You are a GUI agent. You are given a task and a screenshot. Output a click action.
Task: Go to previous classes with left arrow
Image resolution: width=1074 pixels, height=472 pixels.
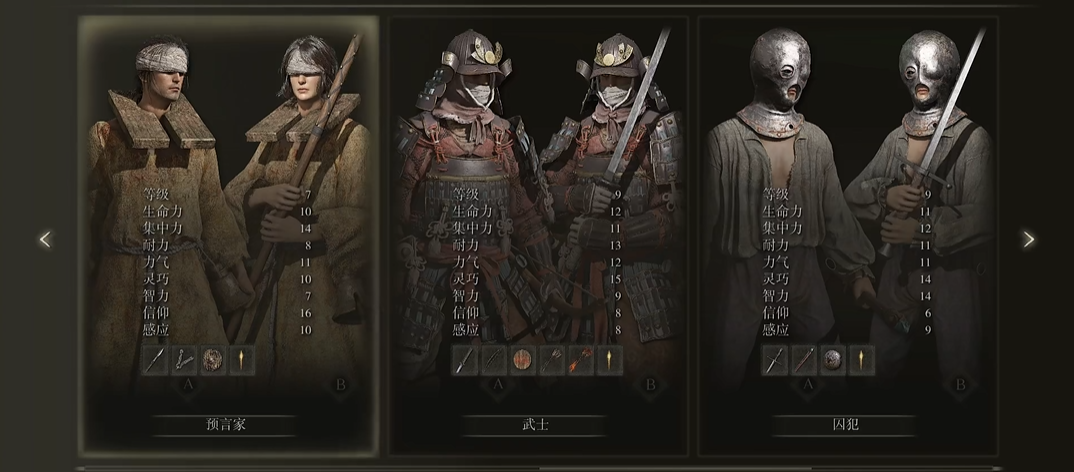(x=44, y=239)
